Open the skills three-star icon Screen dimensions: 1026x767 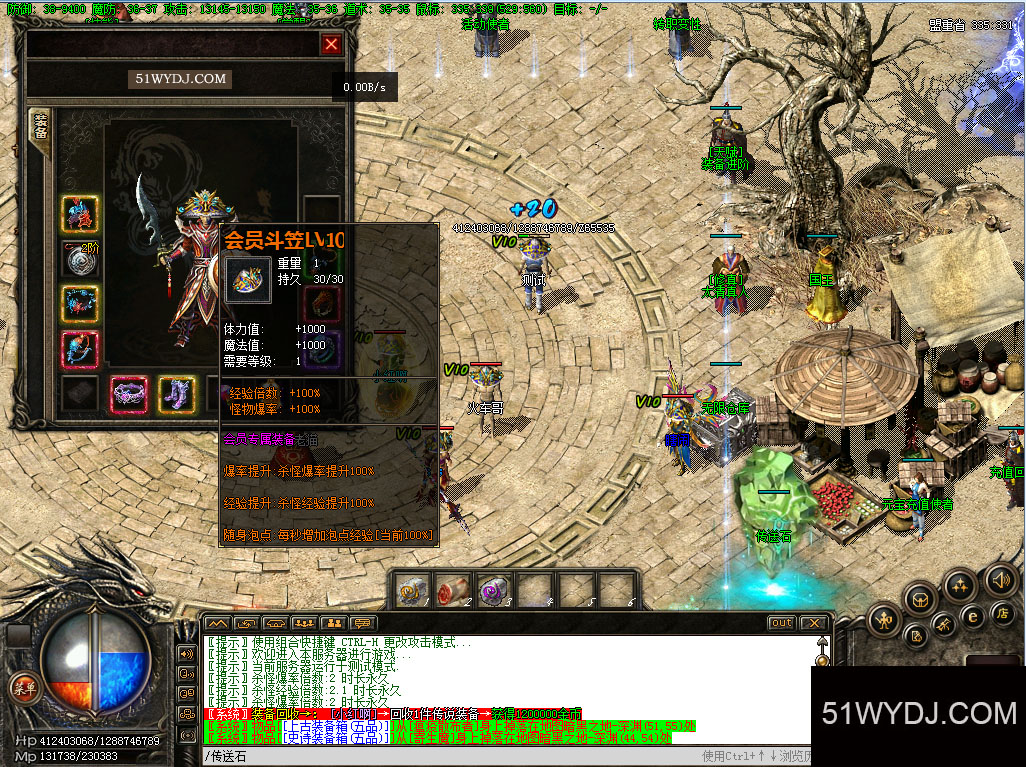click(x=959, y=584)
